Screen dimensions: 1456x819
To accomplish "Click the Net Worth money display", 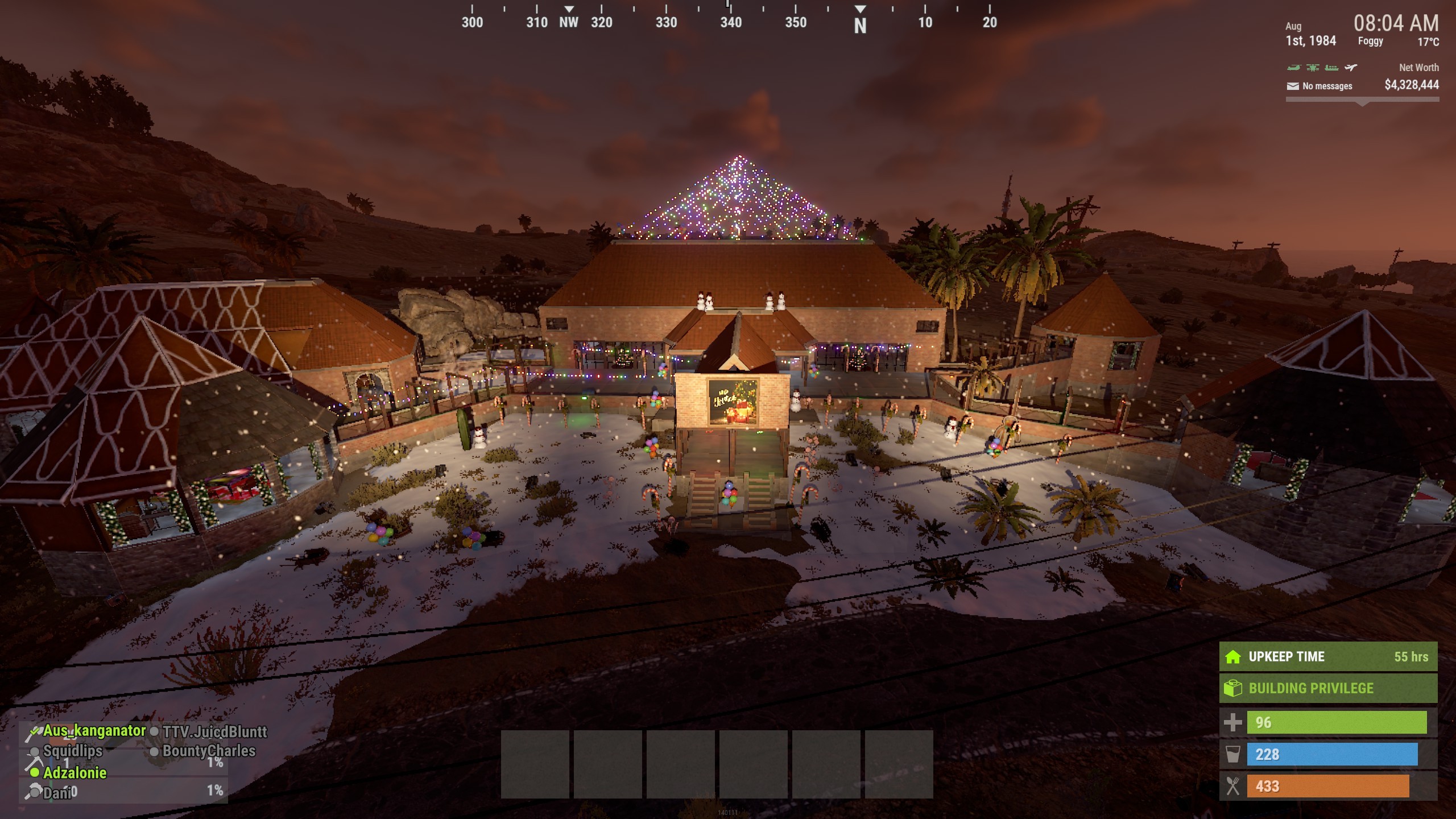I will coord(1411,85).
